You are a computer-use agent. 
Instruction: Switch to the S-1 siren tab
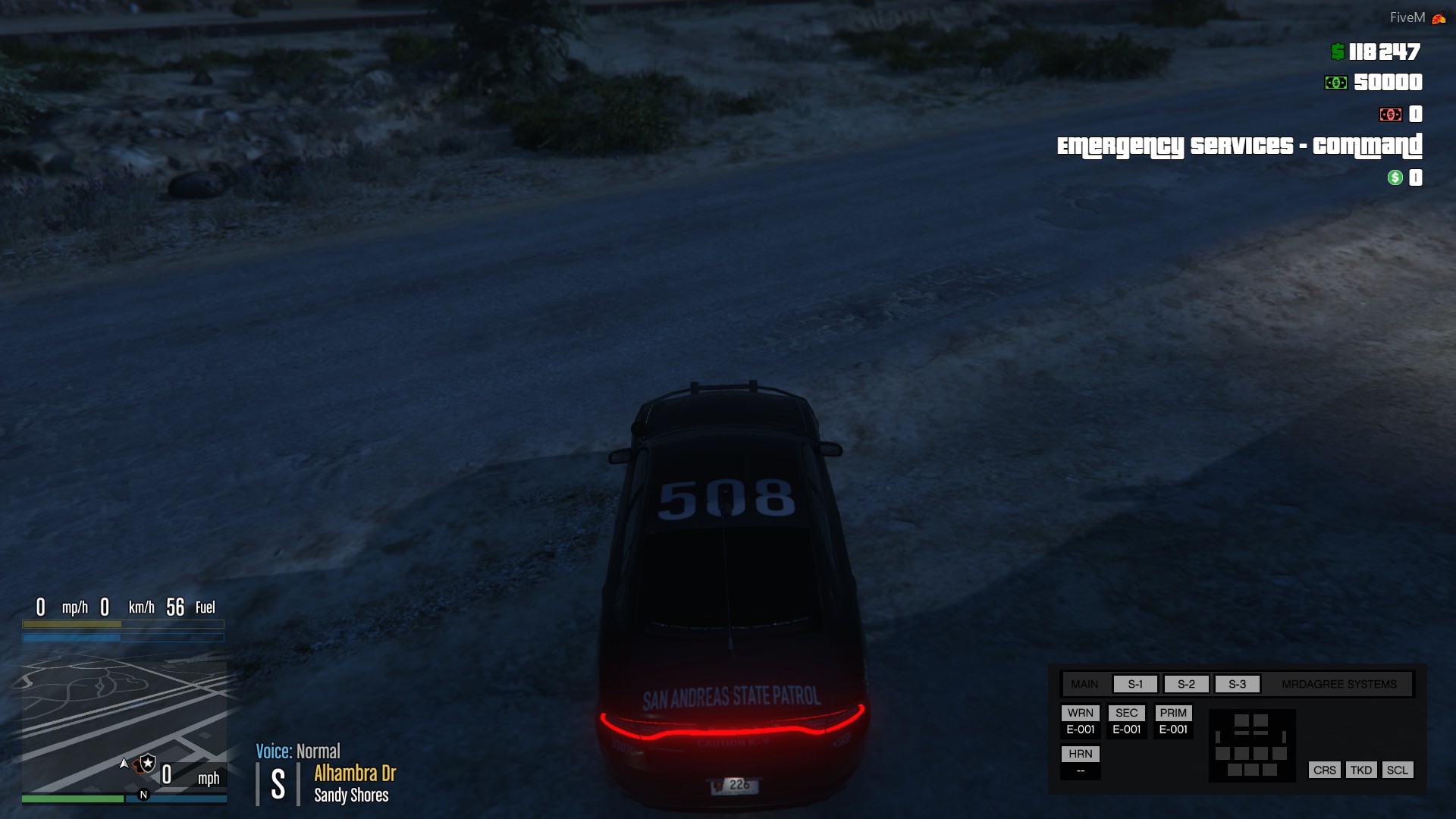coord(1134,683)
